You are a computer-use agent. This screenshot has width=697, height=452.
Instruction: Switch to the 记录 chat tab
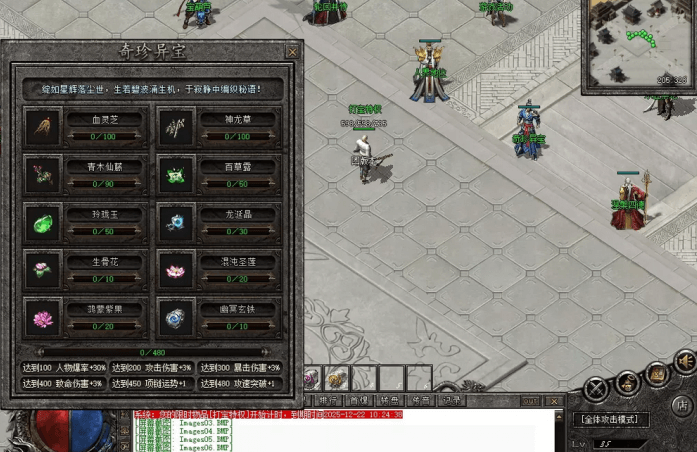pyautogui.click(x=452, y=400)
